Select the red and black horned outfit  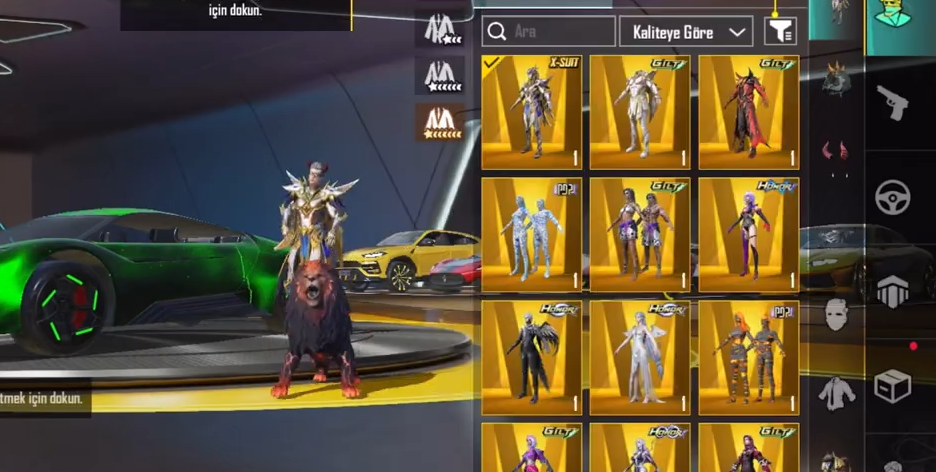[748, 112]
